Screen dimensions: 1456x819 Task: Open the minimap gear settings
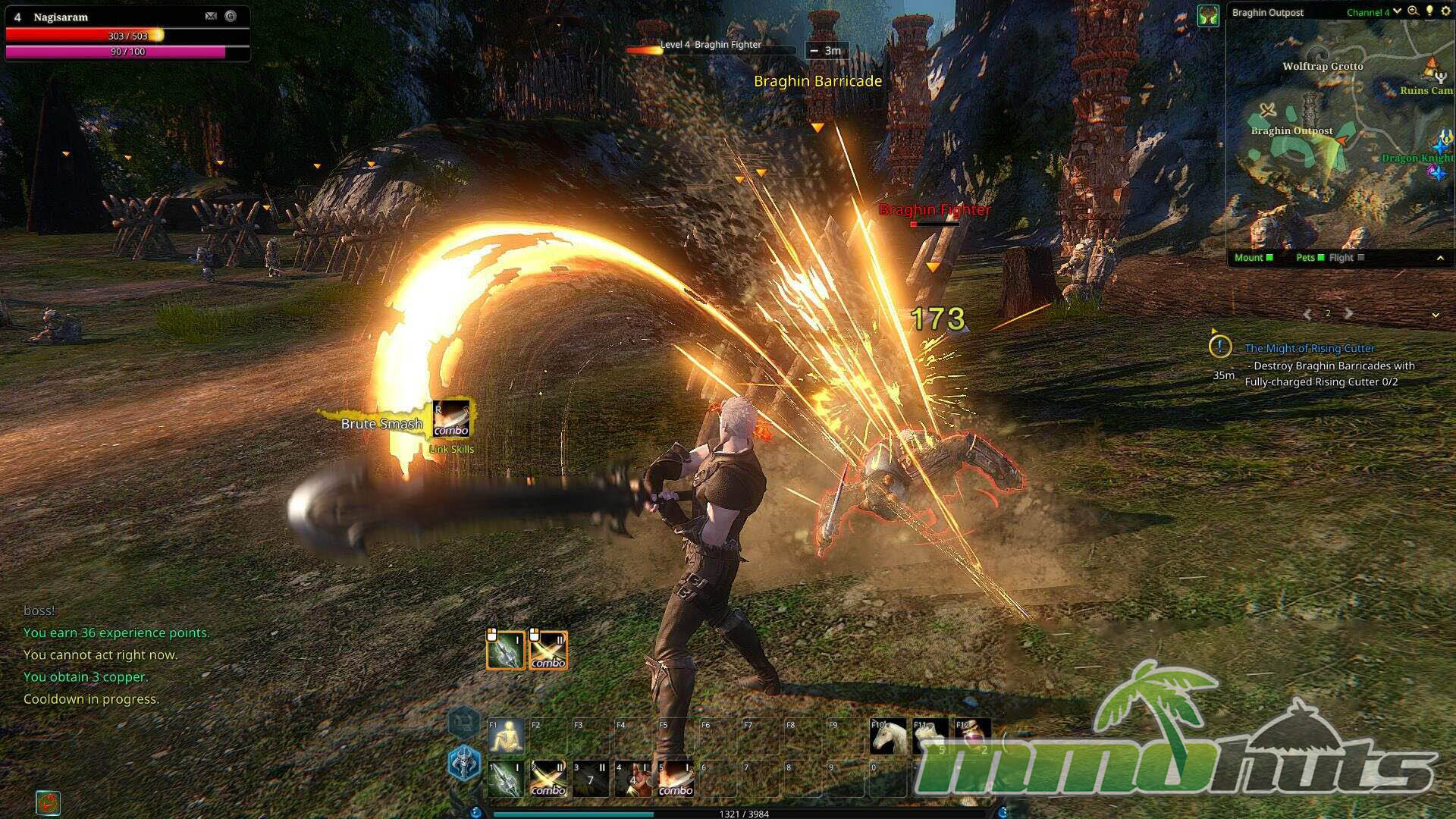1445,11
